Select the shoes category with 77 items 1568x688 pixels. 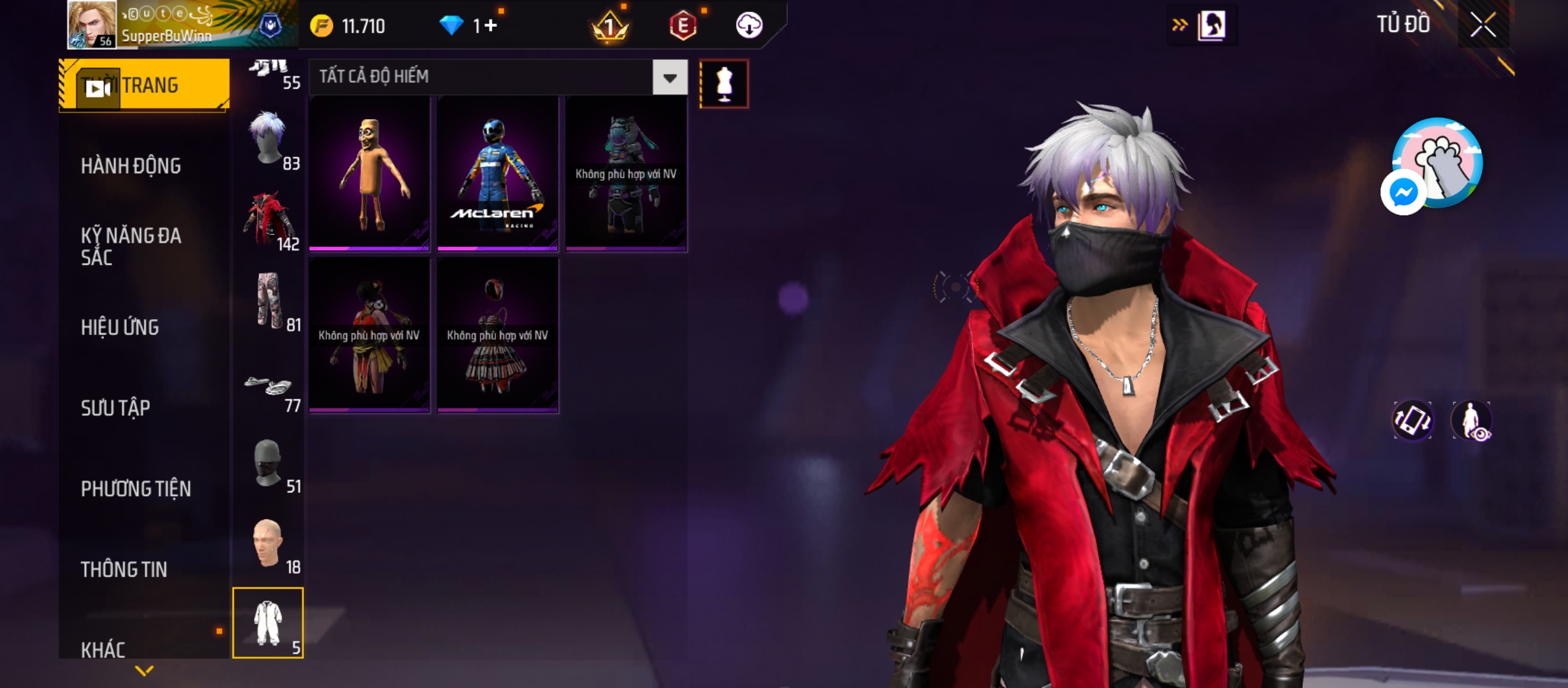point(269,389)
